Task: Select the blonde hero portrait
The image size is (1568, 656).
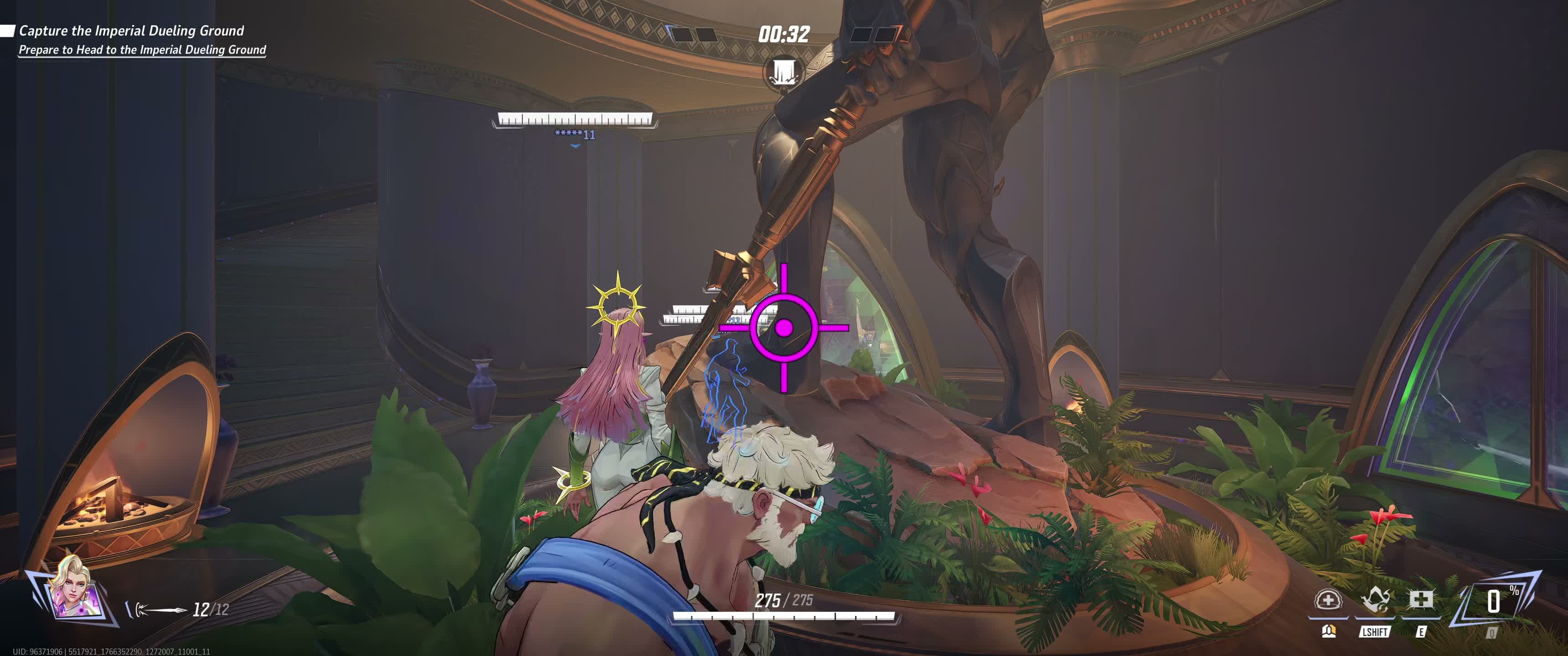Action: click(x=72, y=588)
